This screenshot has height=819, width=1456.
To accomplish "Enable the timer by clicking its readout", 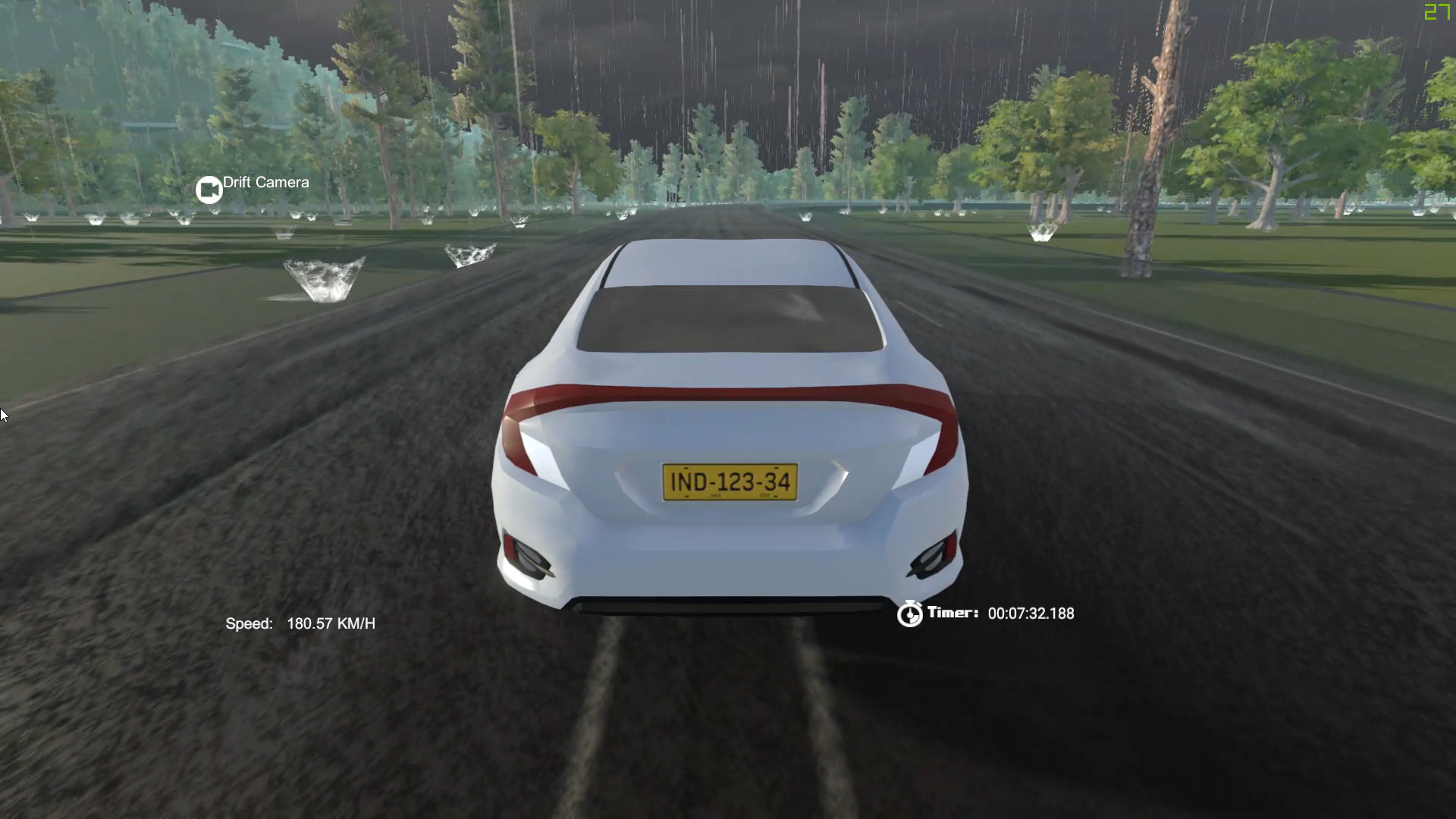I will (x=1031, y=613).
